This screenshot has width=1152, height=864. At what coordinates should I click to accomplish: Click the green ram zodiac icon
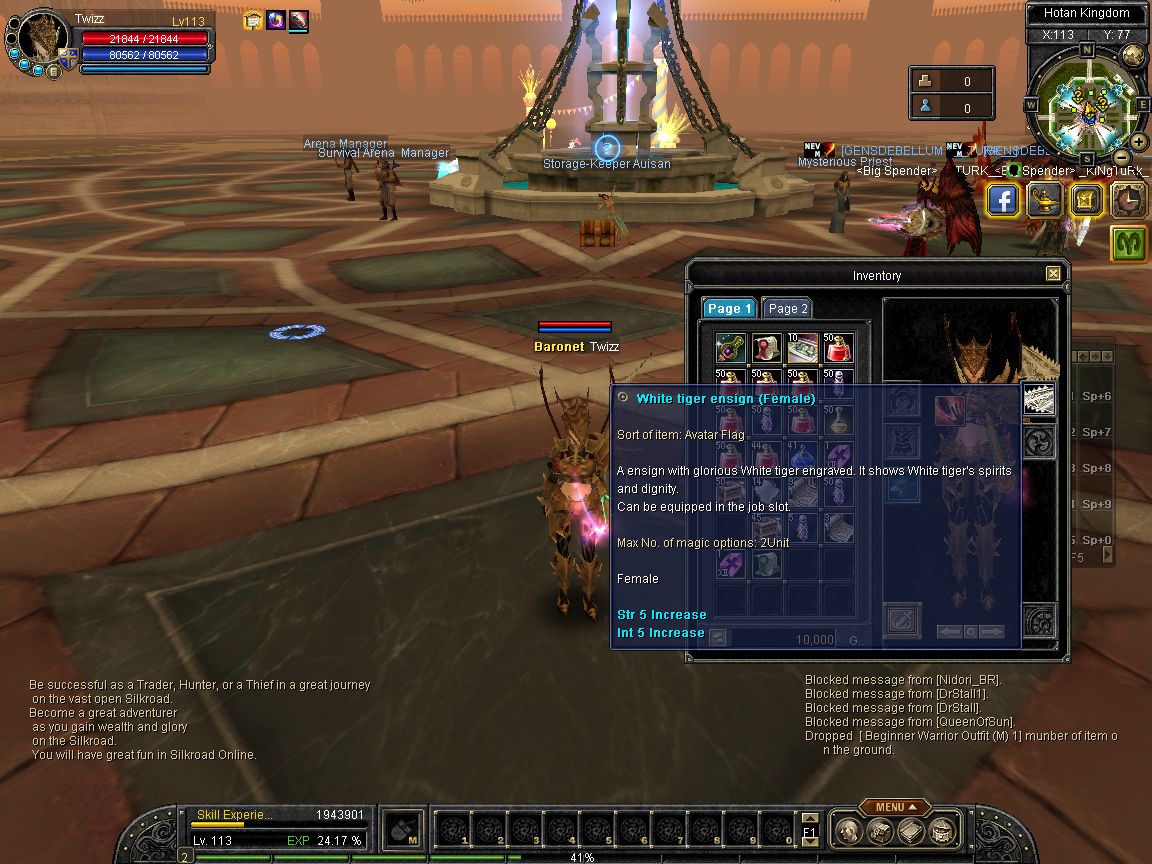tap(1129, 243)
